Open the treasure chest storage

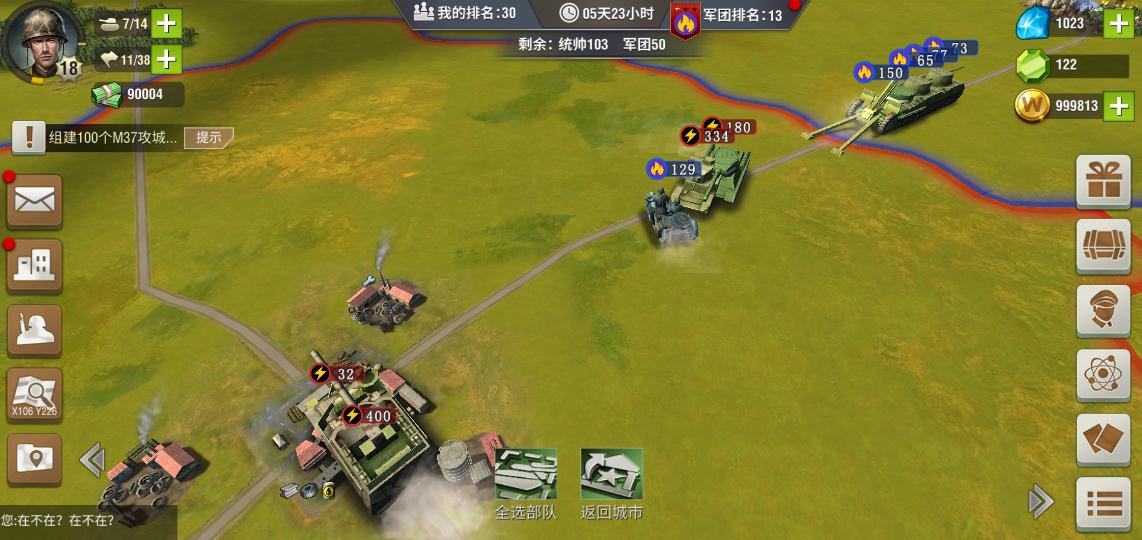point(1103,245)
